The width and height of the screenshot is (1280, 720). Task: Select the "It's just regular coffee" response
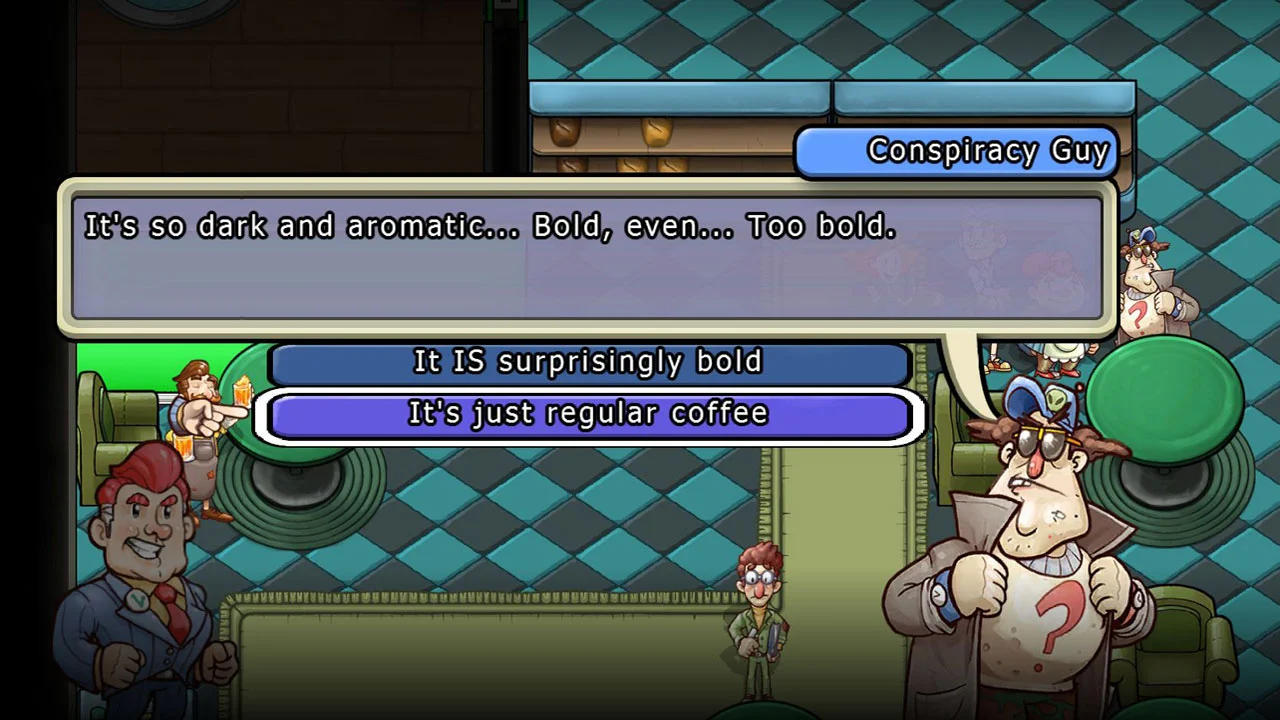588,413
